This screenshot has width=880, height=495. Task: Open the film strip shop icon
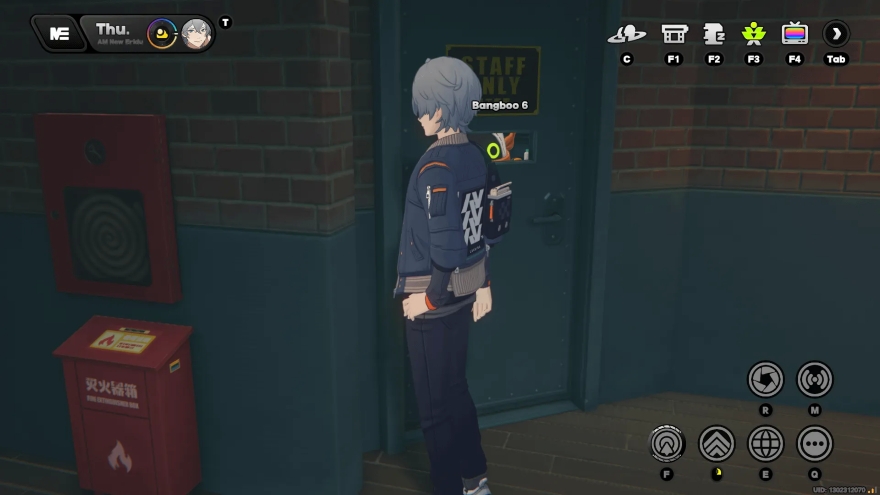(x=674, y=34)
